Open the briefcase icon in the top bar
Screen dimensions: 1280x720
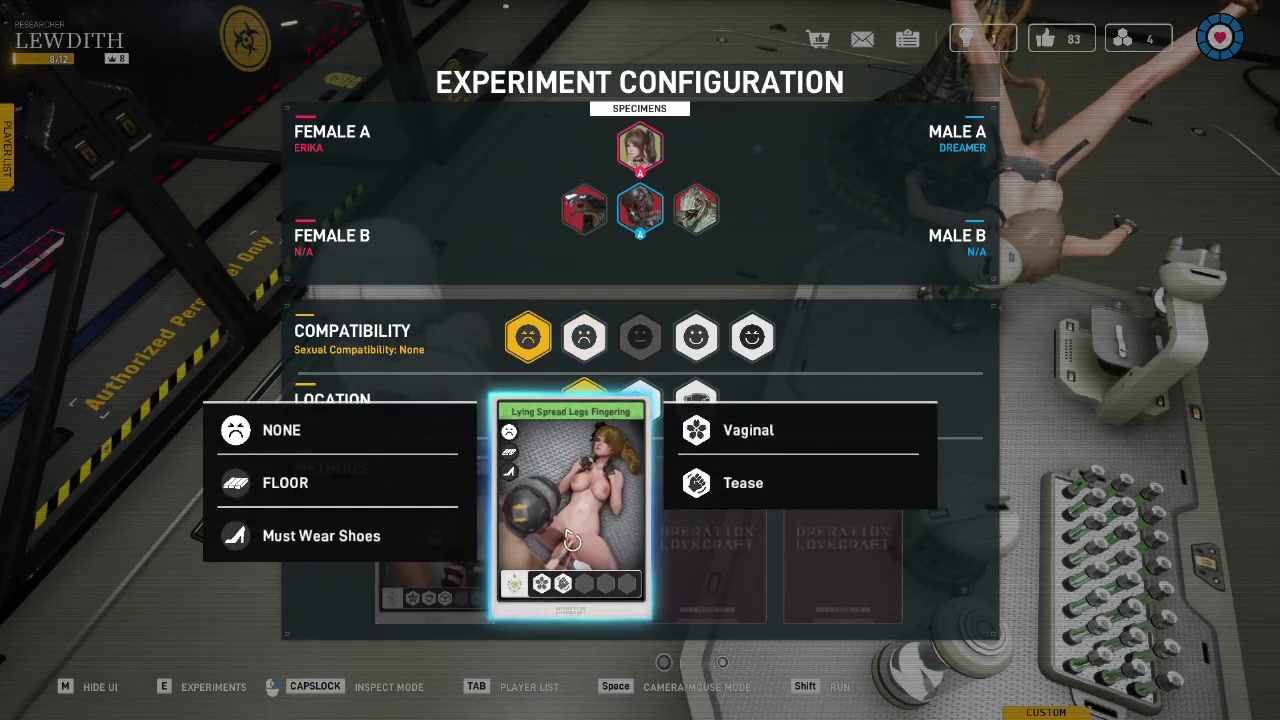(x=907, y=39)
